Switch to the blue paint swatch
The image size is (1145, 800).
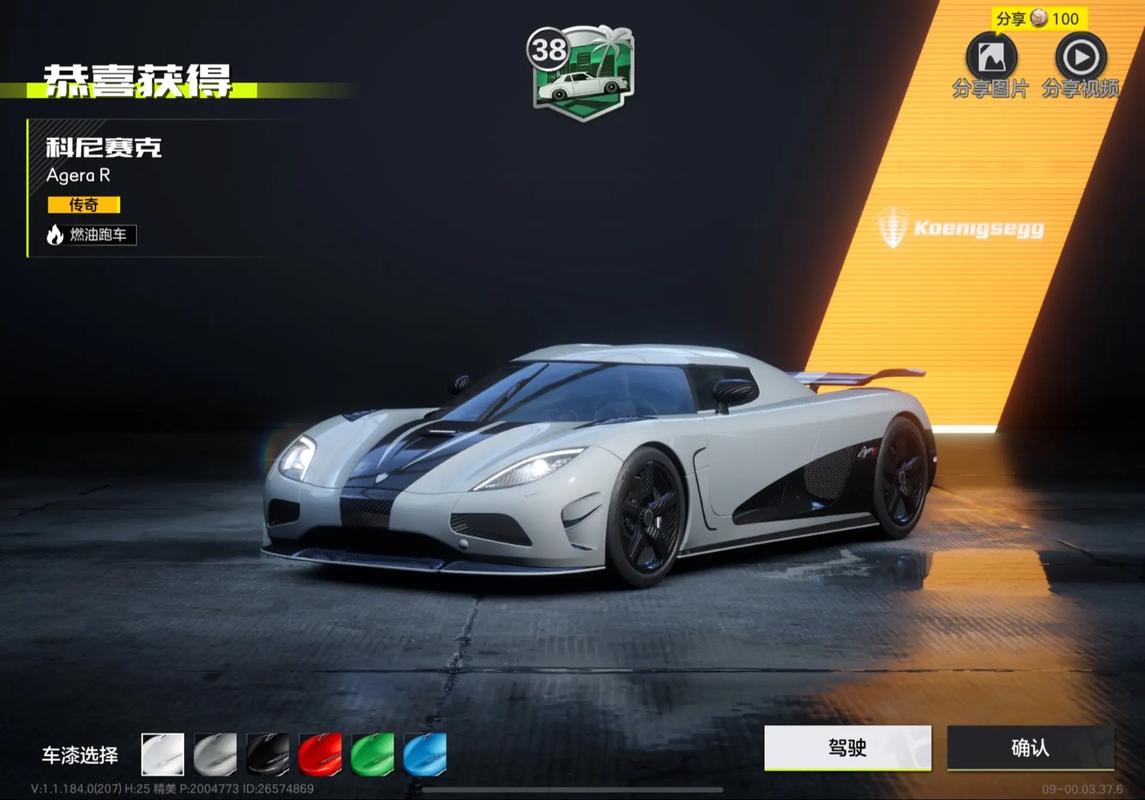point(425,754)
